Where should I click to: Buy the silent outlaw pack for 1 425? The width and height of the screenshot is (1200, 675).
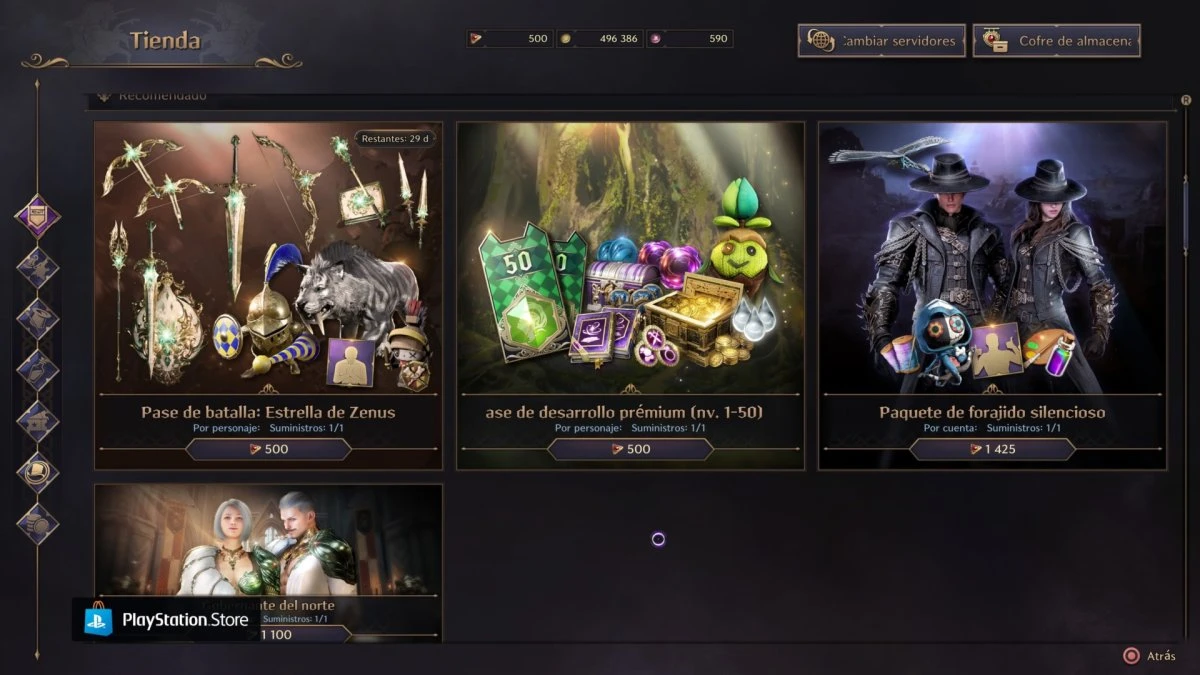coord(992,449)
